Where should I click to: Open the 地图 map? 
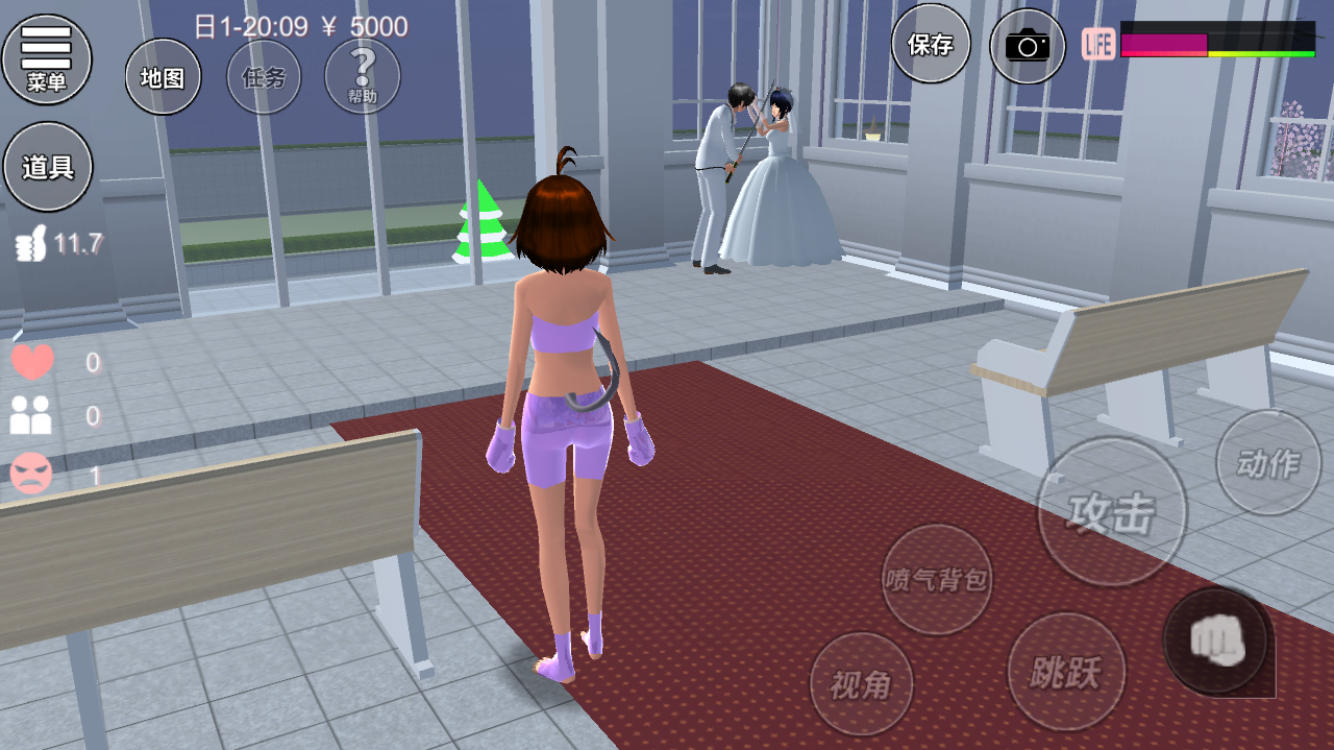pyautogui.click(x=163, y=77)
